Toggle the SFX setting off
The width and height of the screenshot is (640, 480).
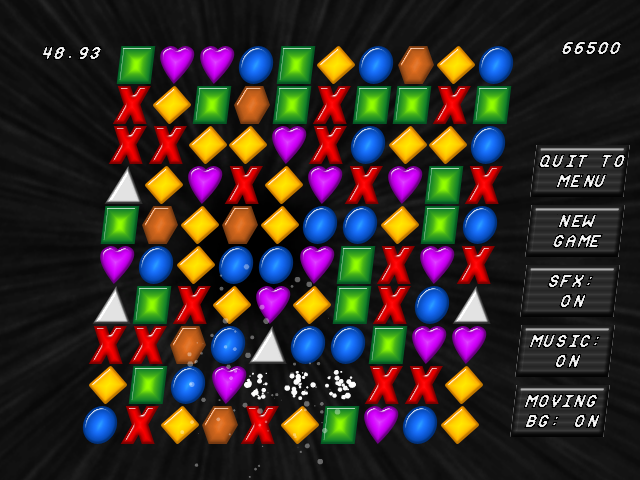click(x=572, y=291)
